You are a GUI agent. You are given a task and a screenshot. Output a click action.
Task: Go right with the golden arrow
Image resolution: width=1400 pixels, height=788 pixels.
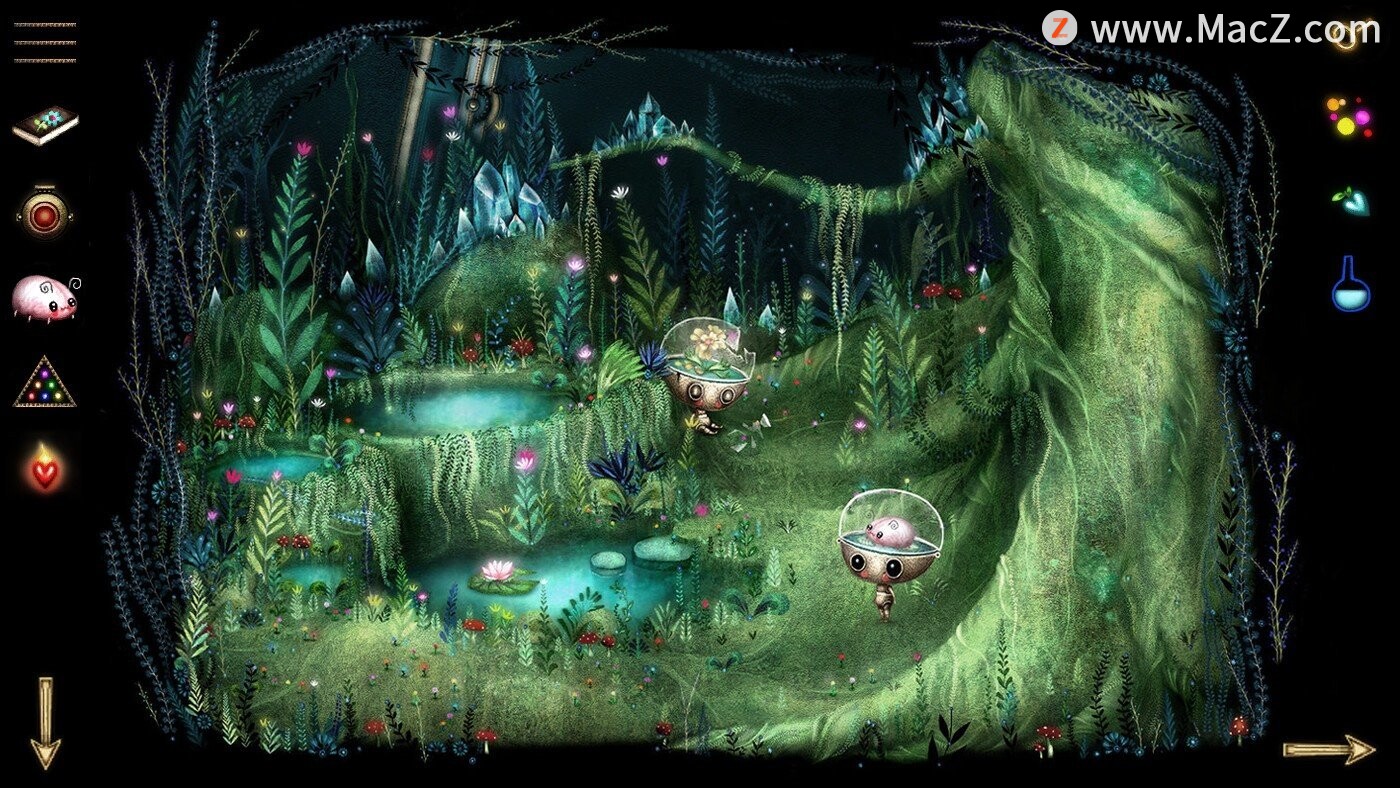(1329, 749)
